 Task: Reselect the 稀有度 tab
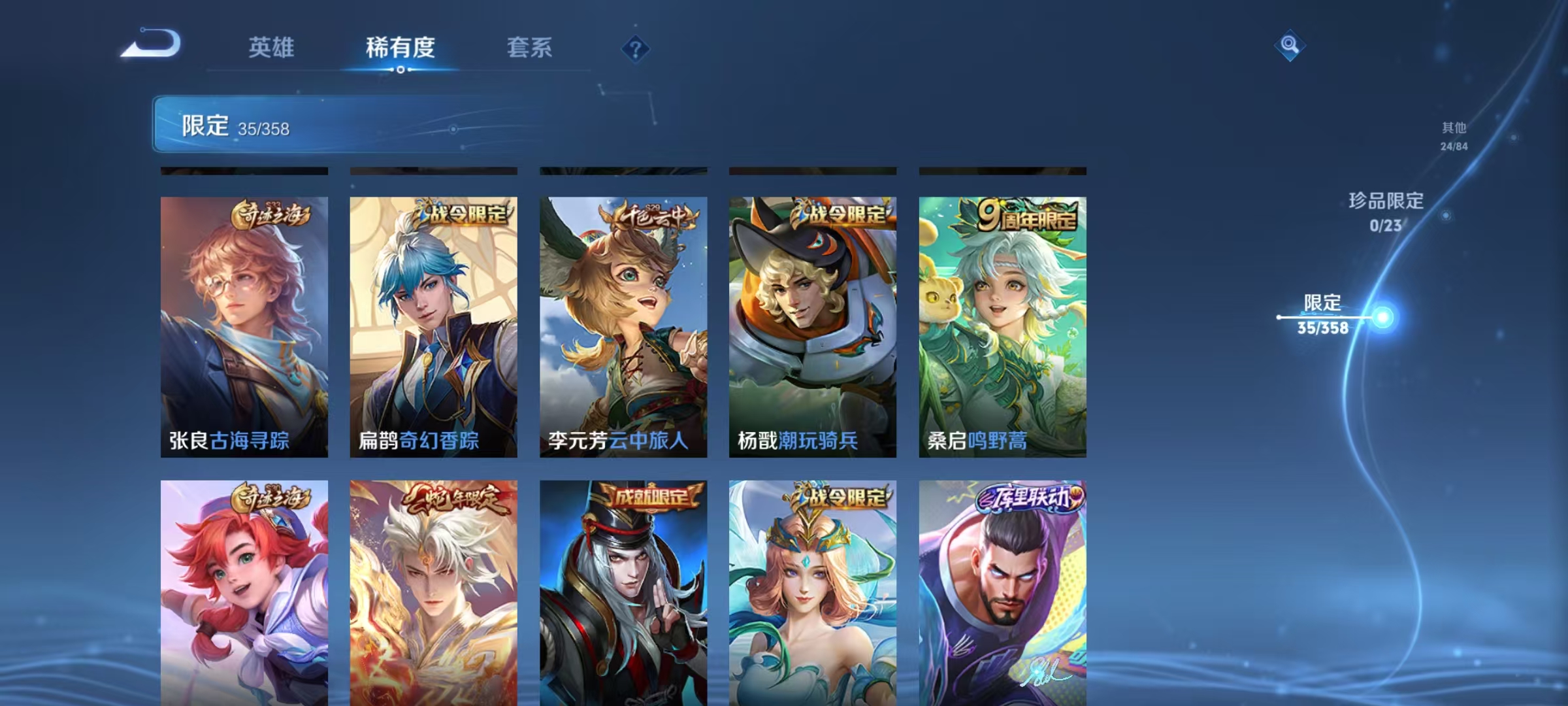[x=400, y=47]
